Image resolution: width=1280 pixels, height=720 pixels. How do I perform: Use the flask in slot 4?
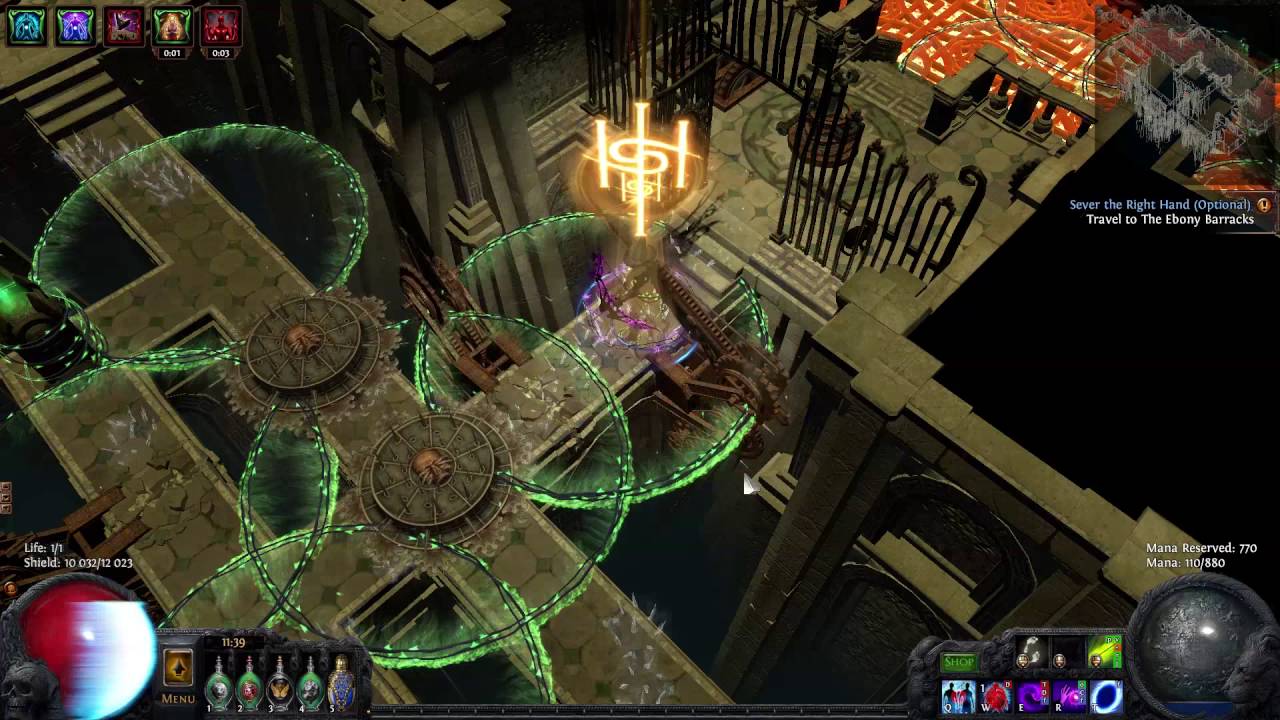coord(310,686)
